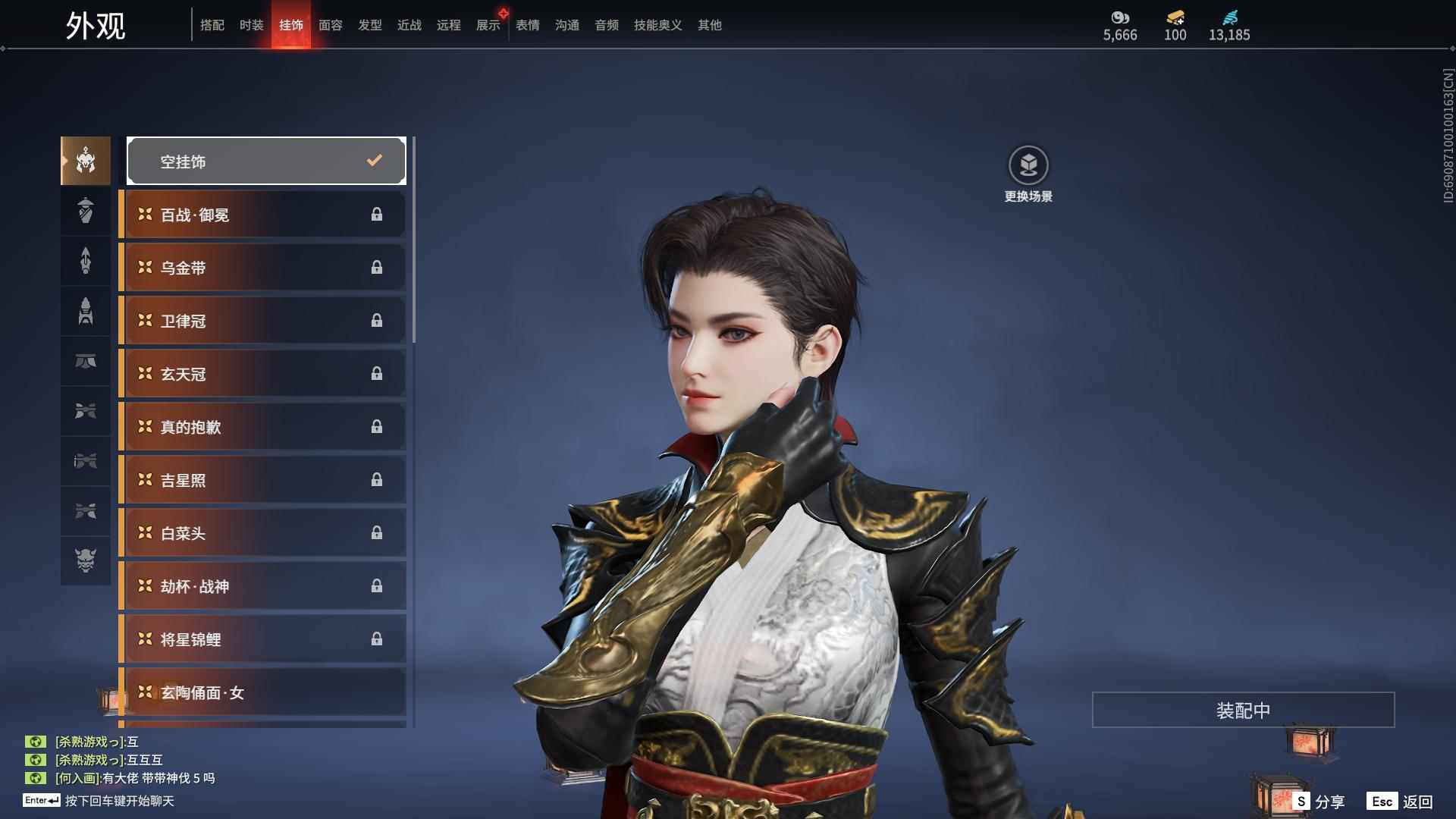Select the helmet head accessory category
The width and height of the screenshot is (1456, 819).
86,161
